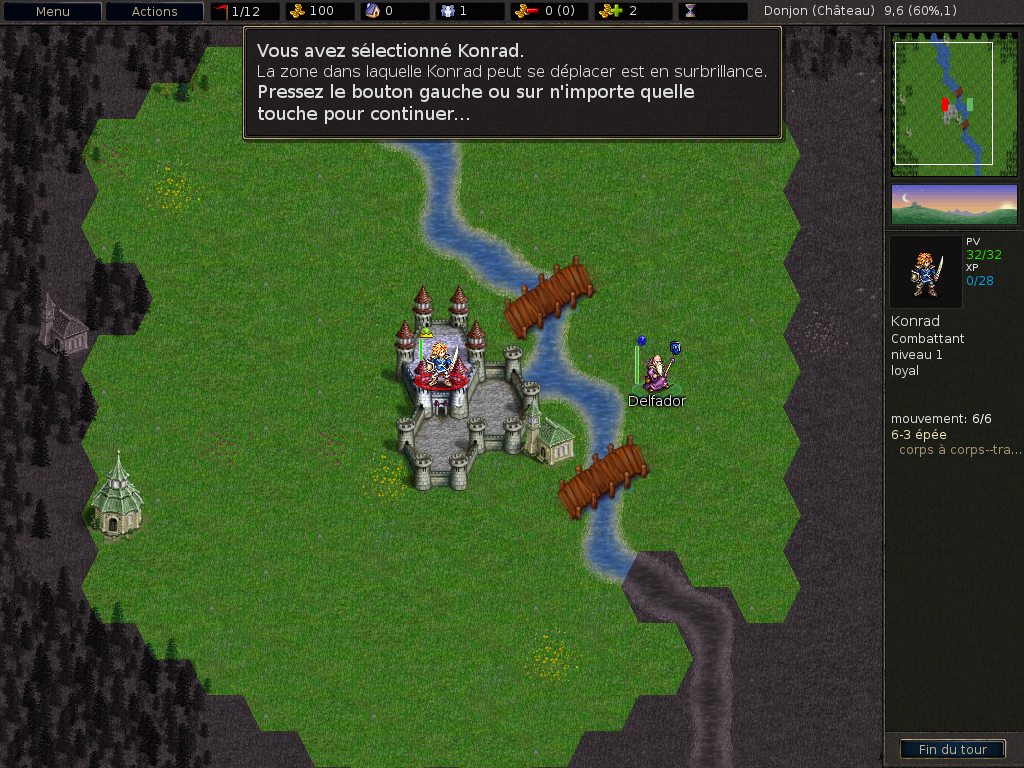This screenshot has width=1024, height=768.
Task: Open the Menu button
Action: pos(52,12)
